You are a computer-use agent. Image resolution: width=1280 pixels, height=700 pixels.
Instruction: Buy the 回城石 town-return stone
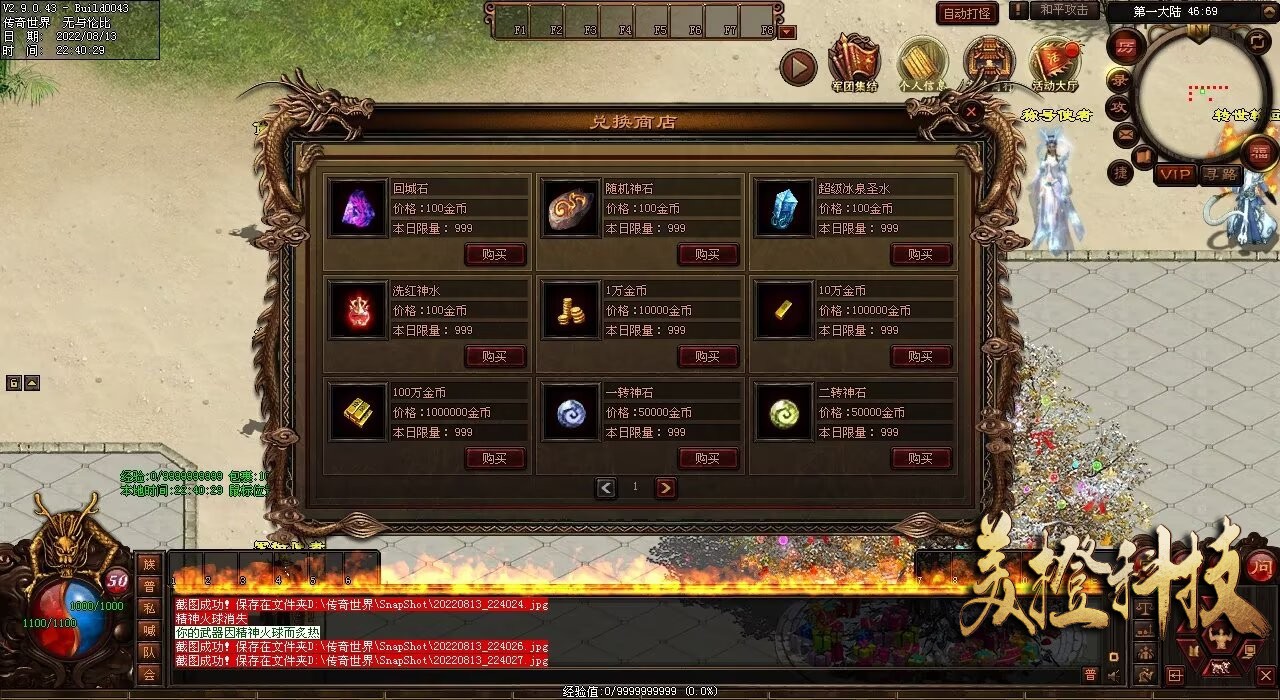pyautogui.click(x=494, y=254)
